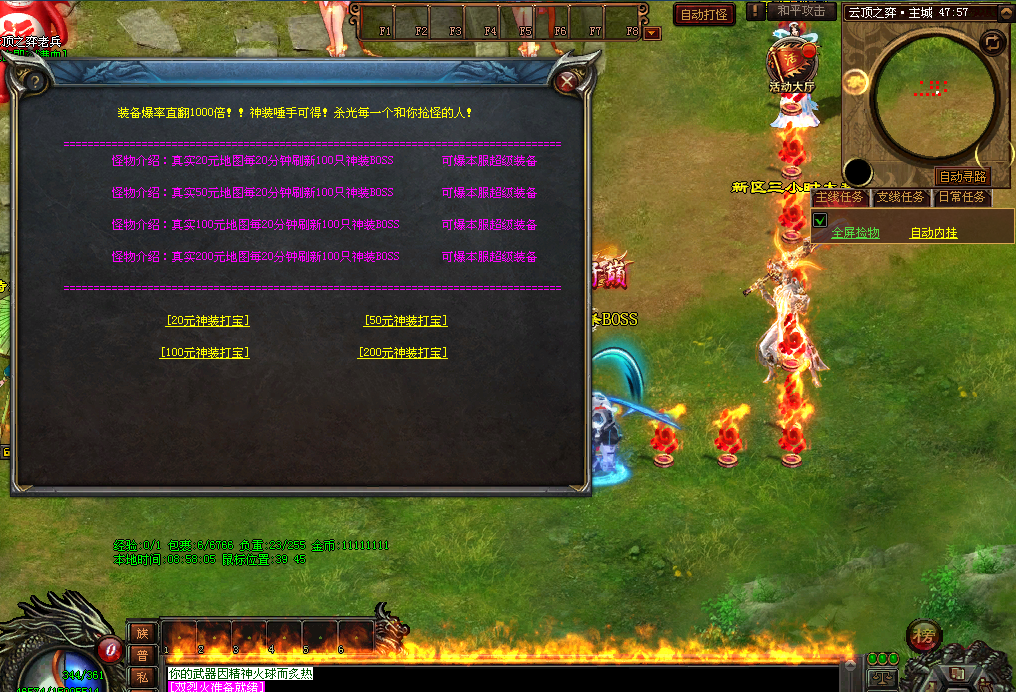Activate 自动寻路 auto-pathfinding

962,176
